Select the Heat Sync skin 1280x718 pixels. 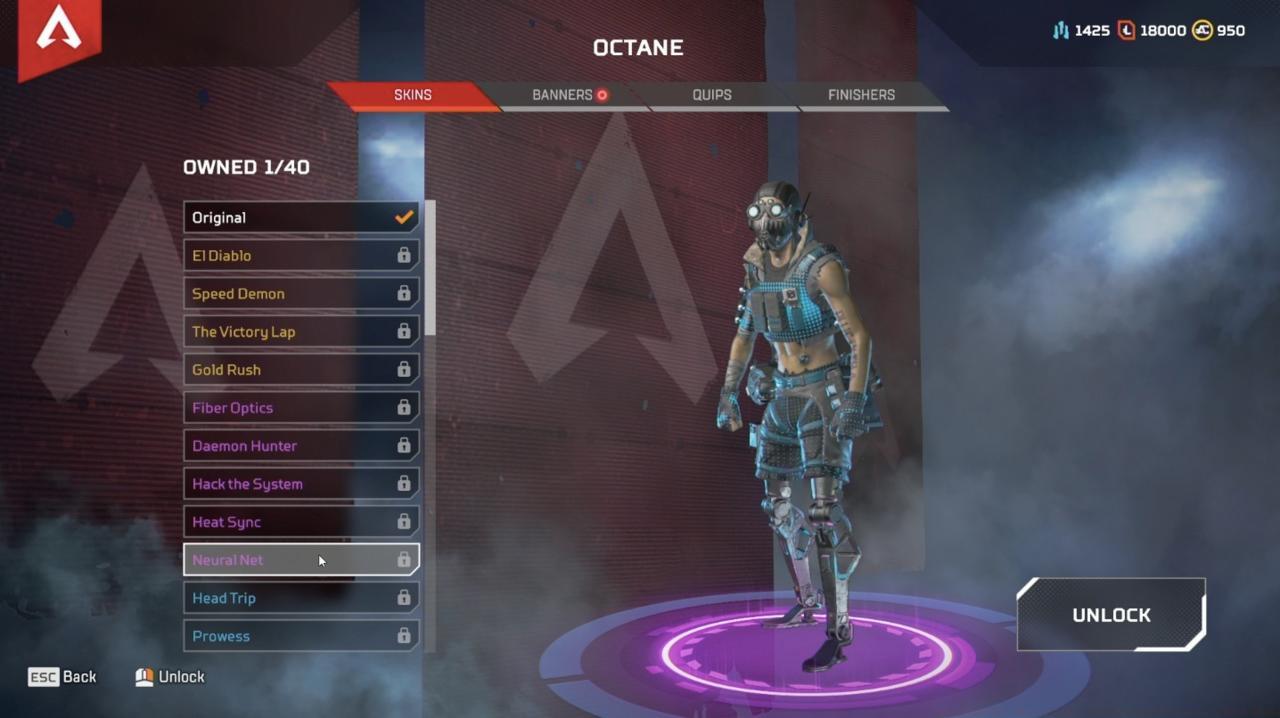[300, 522]
